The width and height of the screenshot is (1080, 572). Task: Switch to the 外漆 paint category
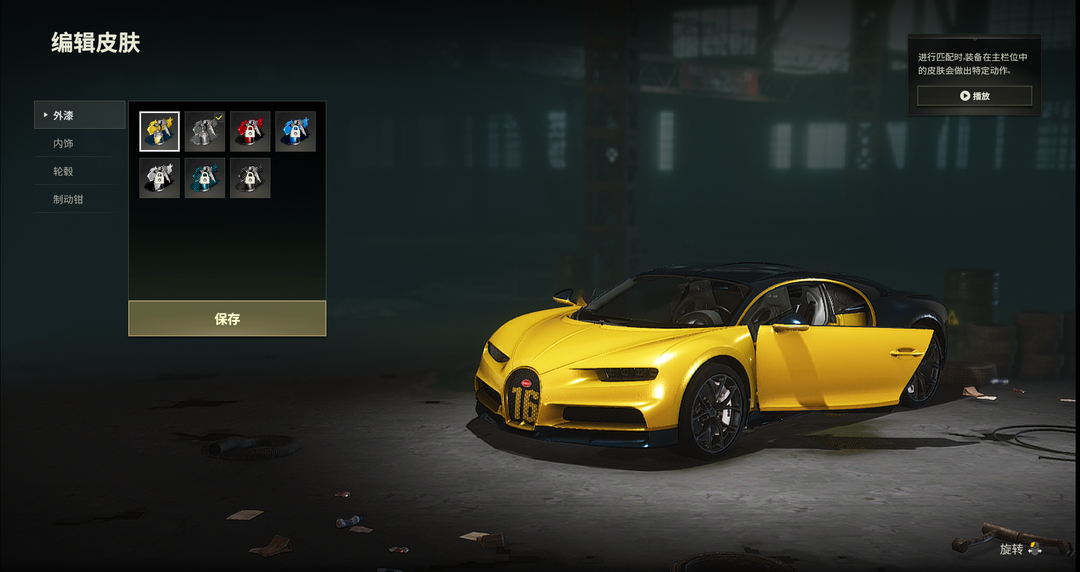(x=79, y=115)
